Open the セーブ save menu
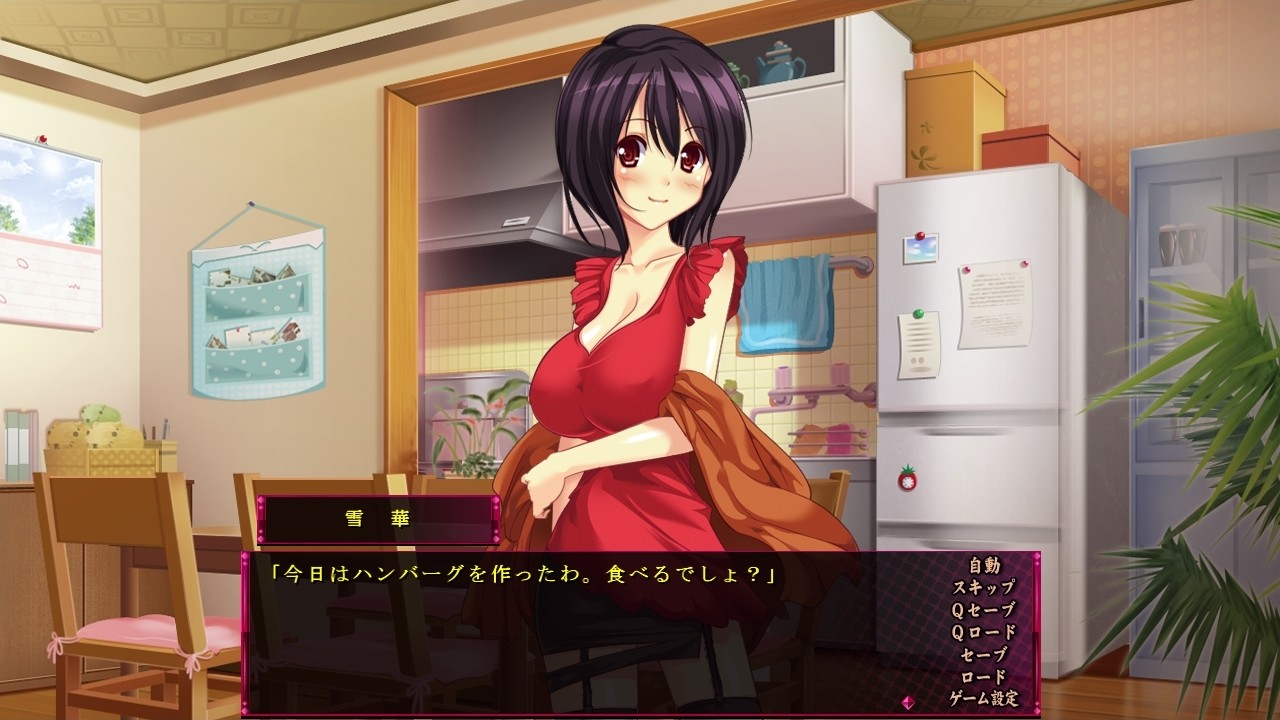This screenshot has height=720, width=1280. click(x=983, y=654)
